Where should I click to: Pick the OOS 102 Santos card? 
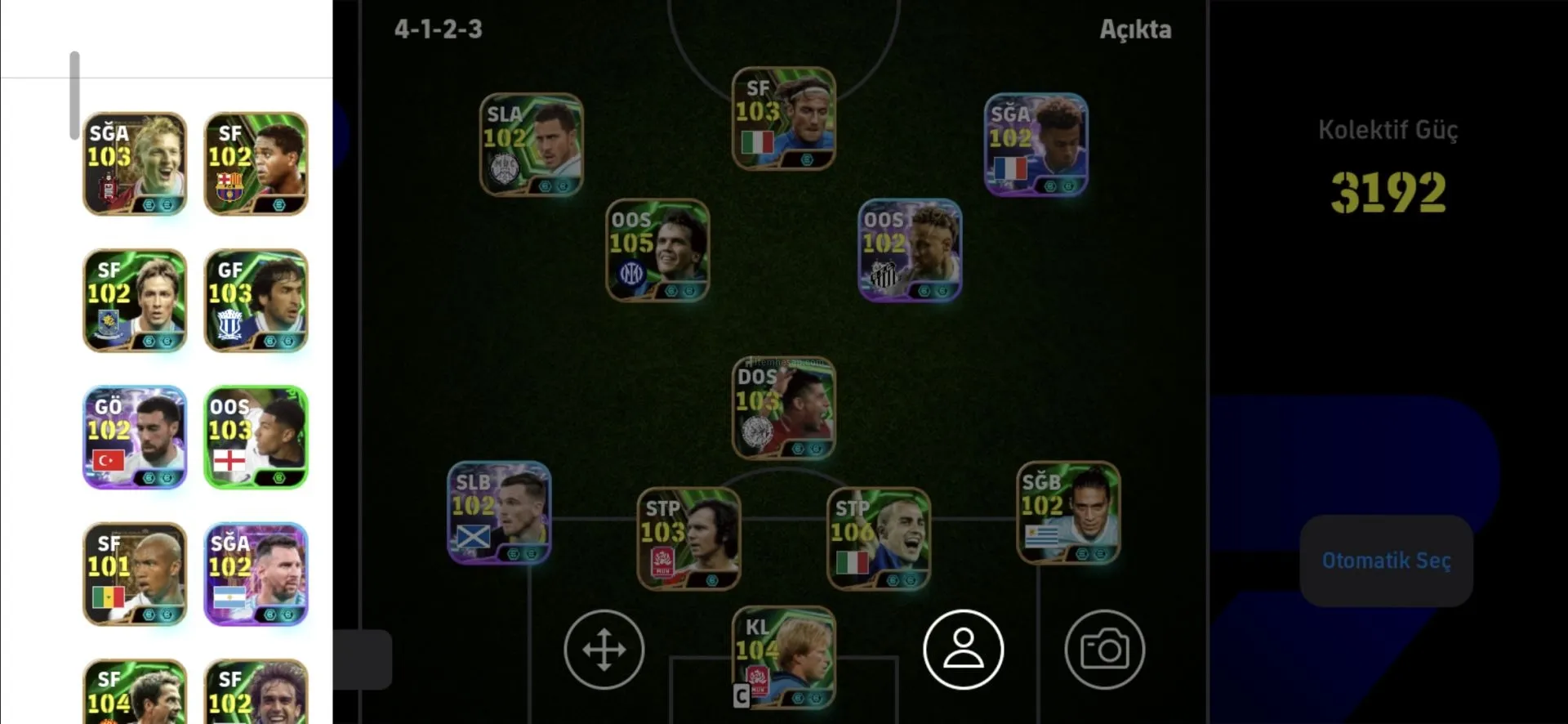(x=910, y=250)
